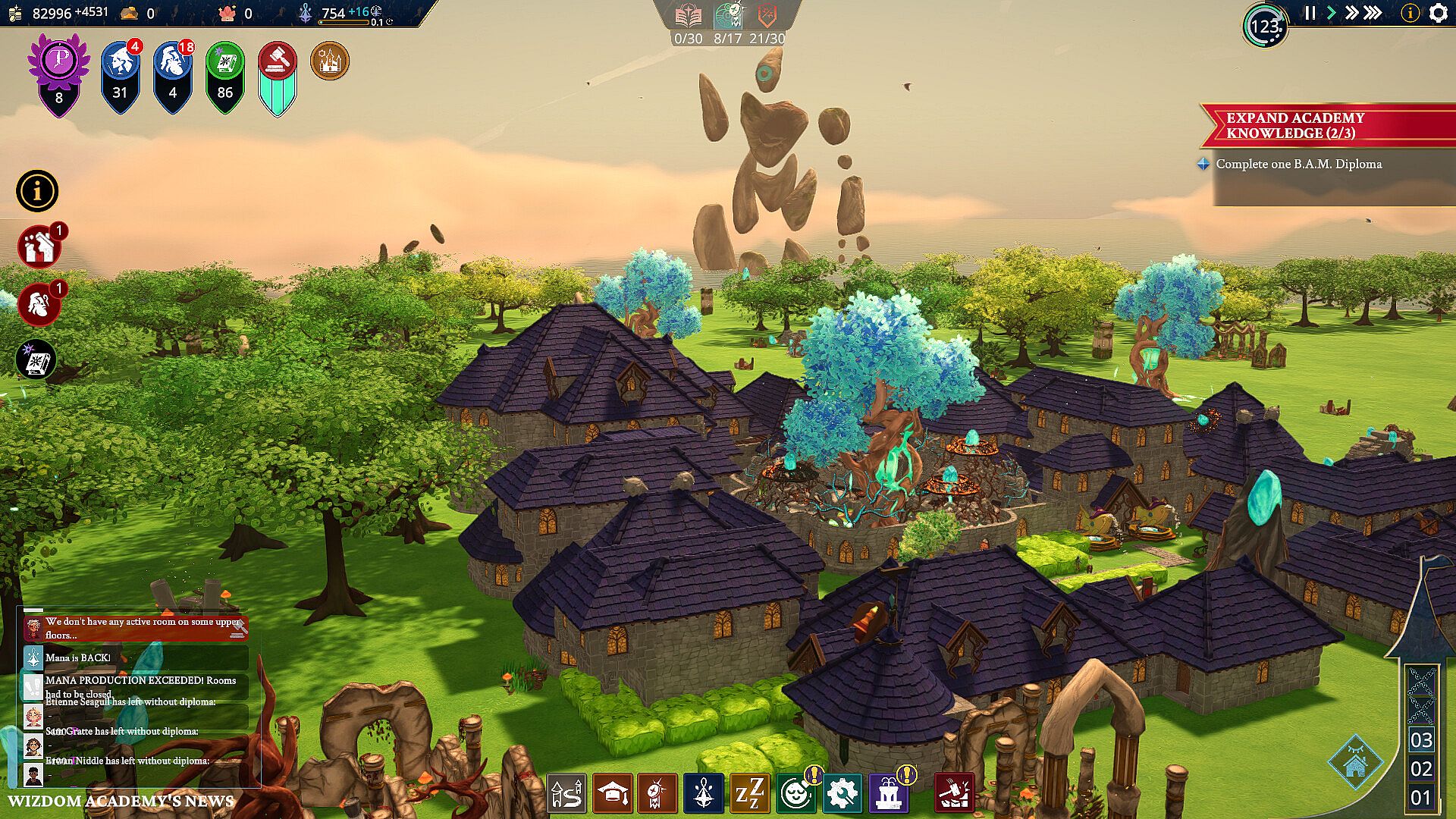Open the graduation cap build category

coord(612,793)
